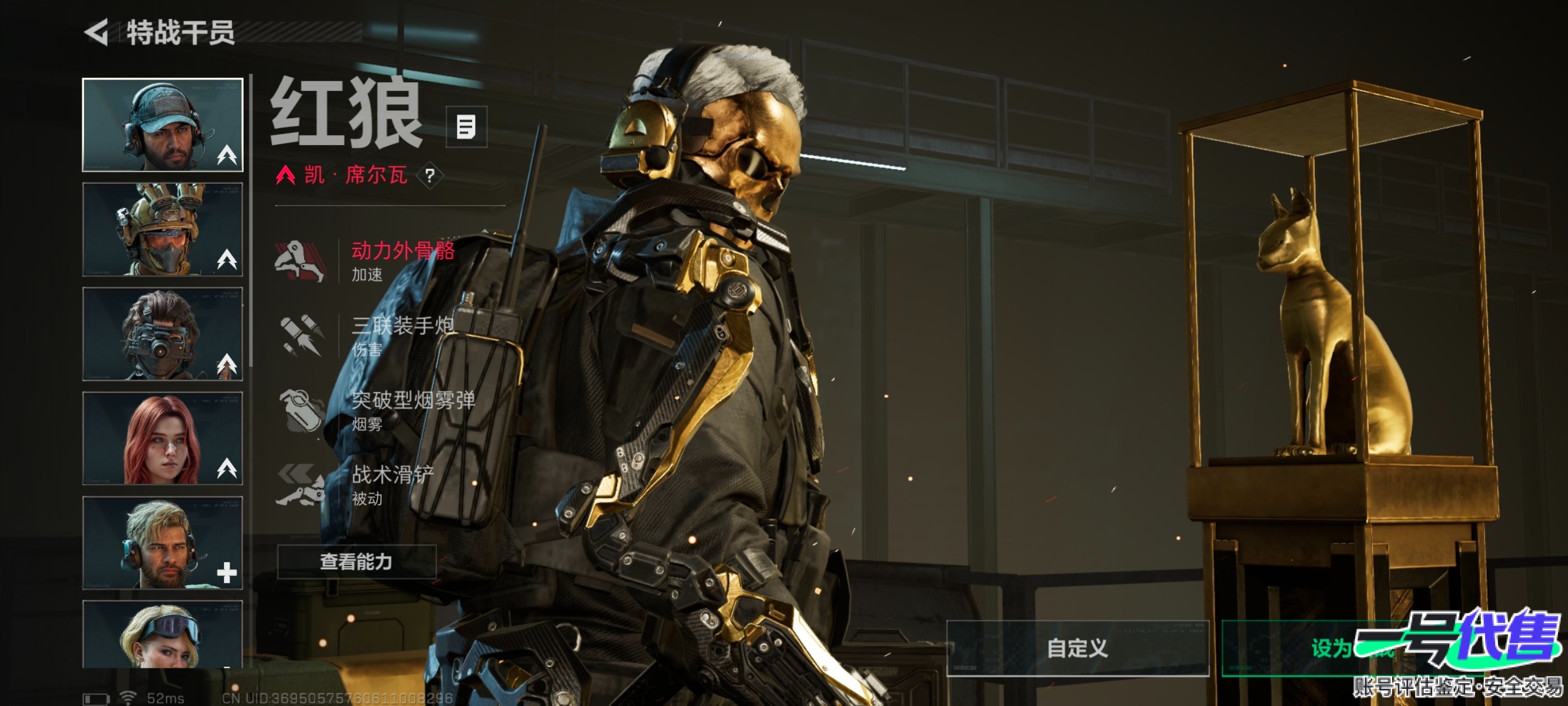Choose the blond bearded operator portrait
The width and height of the screenshot is (1568, 706).
(162, 543)
